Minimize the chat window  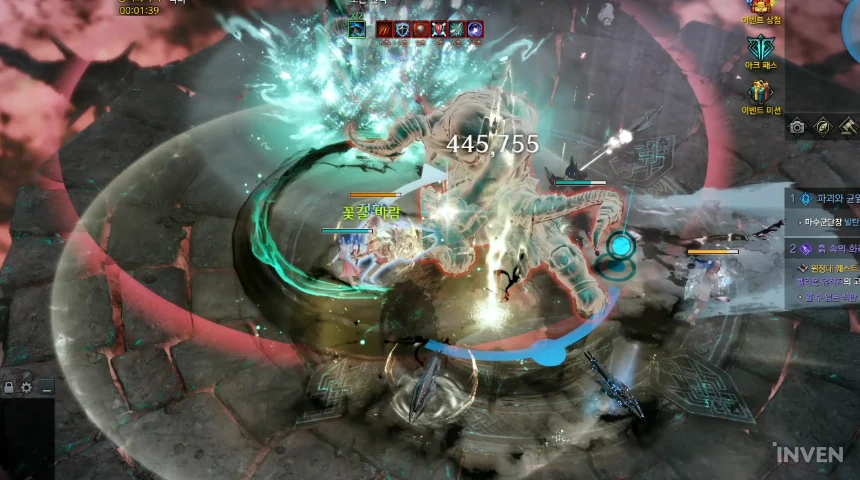click(46, 387)
